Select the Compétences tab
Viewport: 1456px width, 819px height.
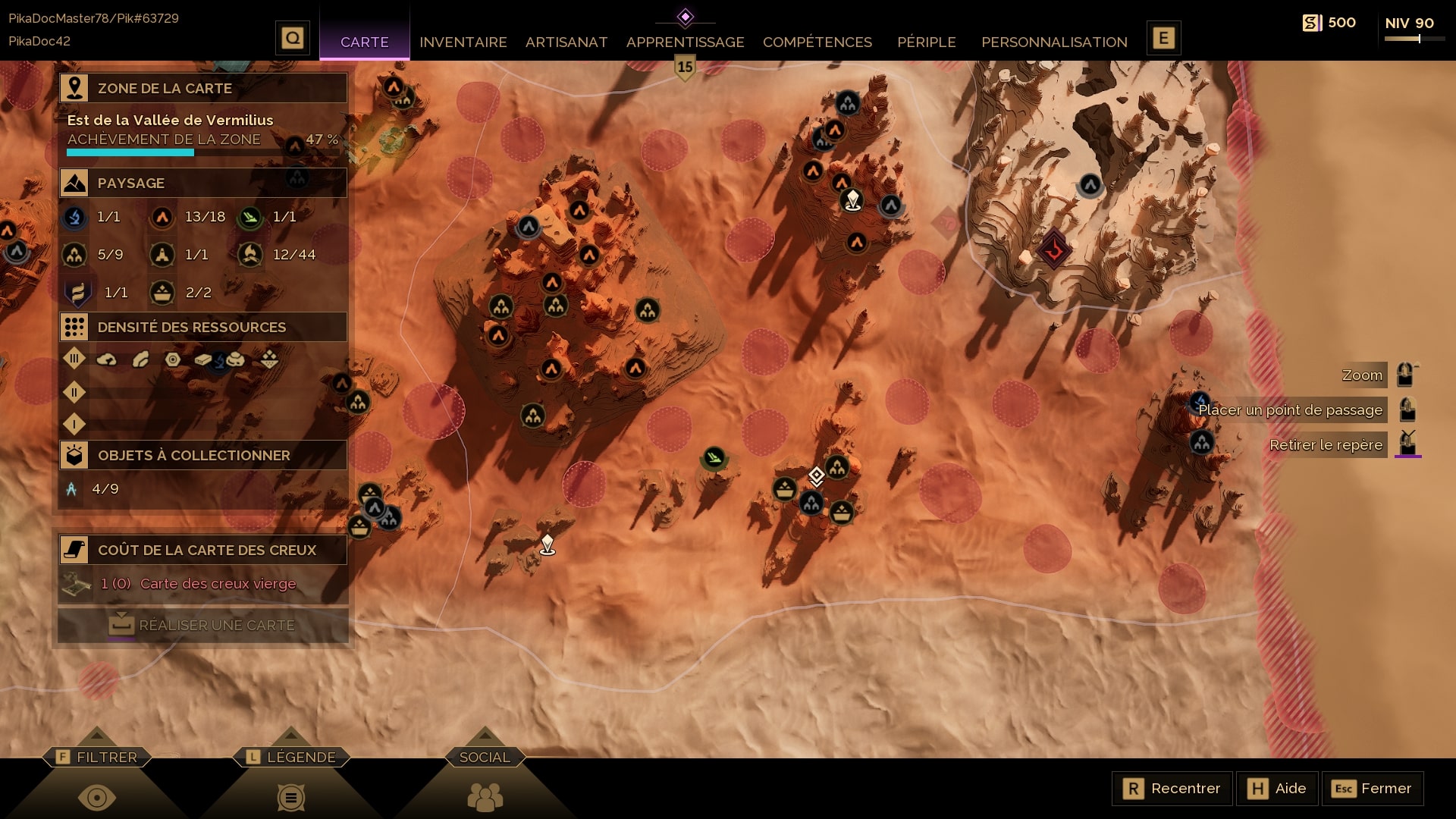click(x=817, y=42)
